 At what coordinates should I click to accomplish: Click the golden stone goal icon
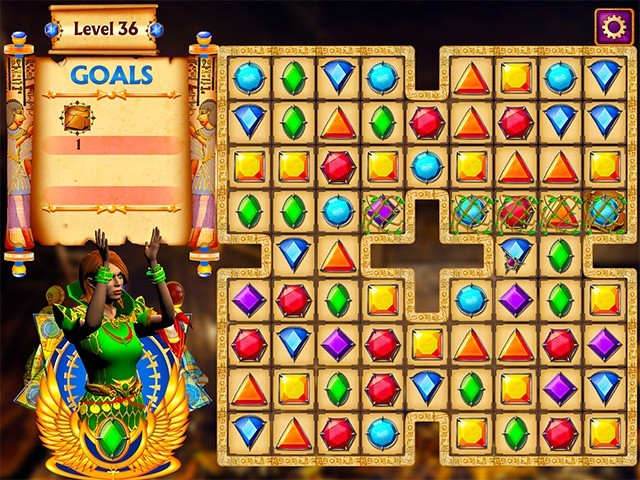pos(77,118)
